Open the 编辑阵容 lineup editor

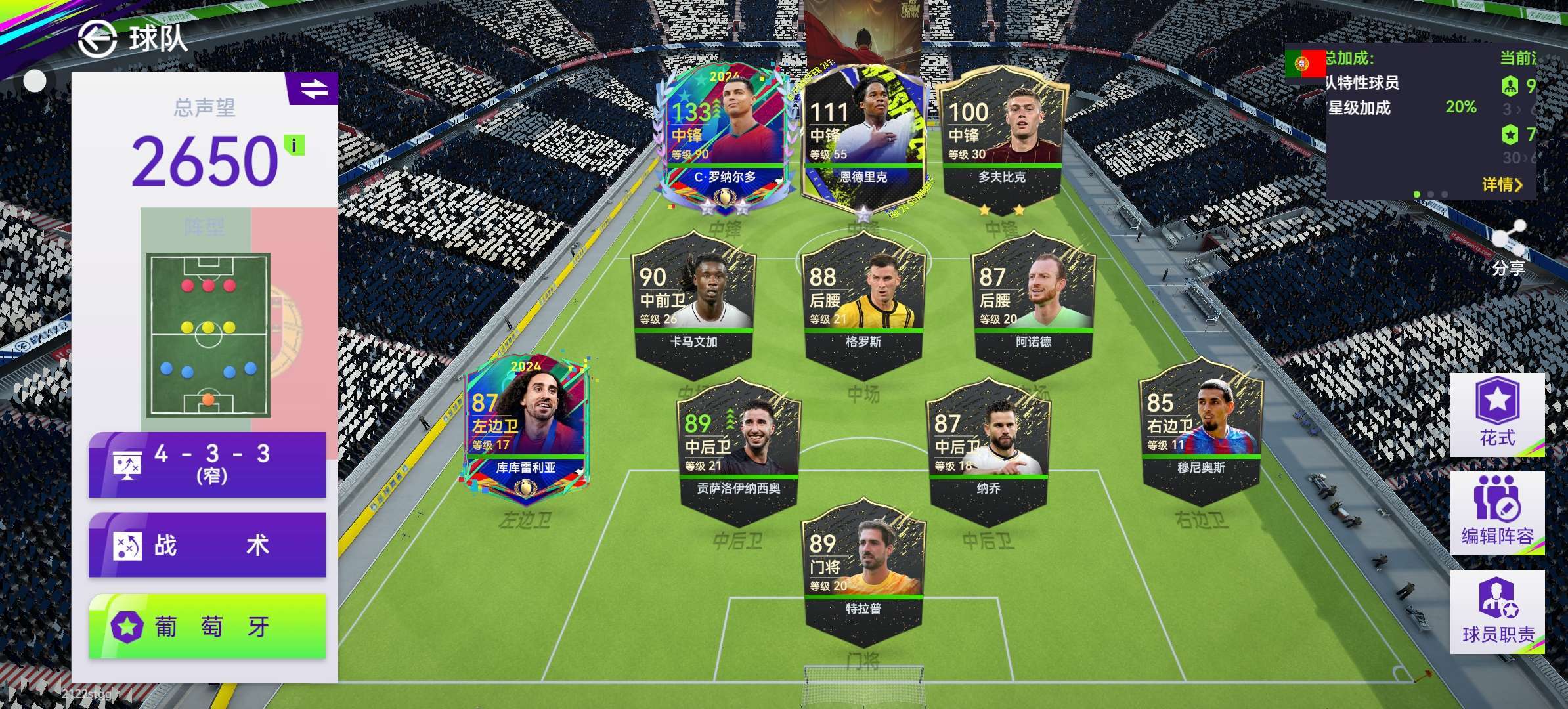tap(1497, 513)
